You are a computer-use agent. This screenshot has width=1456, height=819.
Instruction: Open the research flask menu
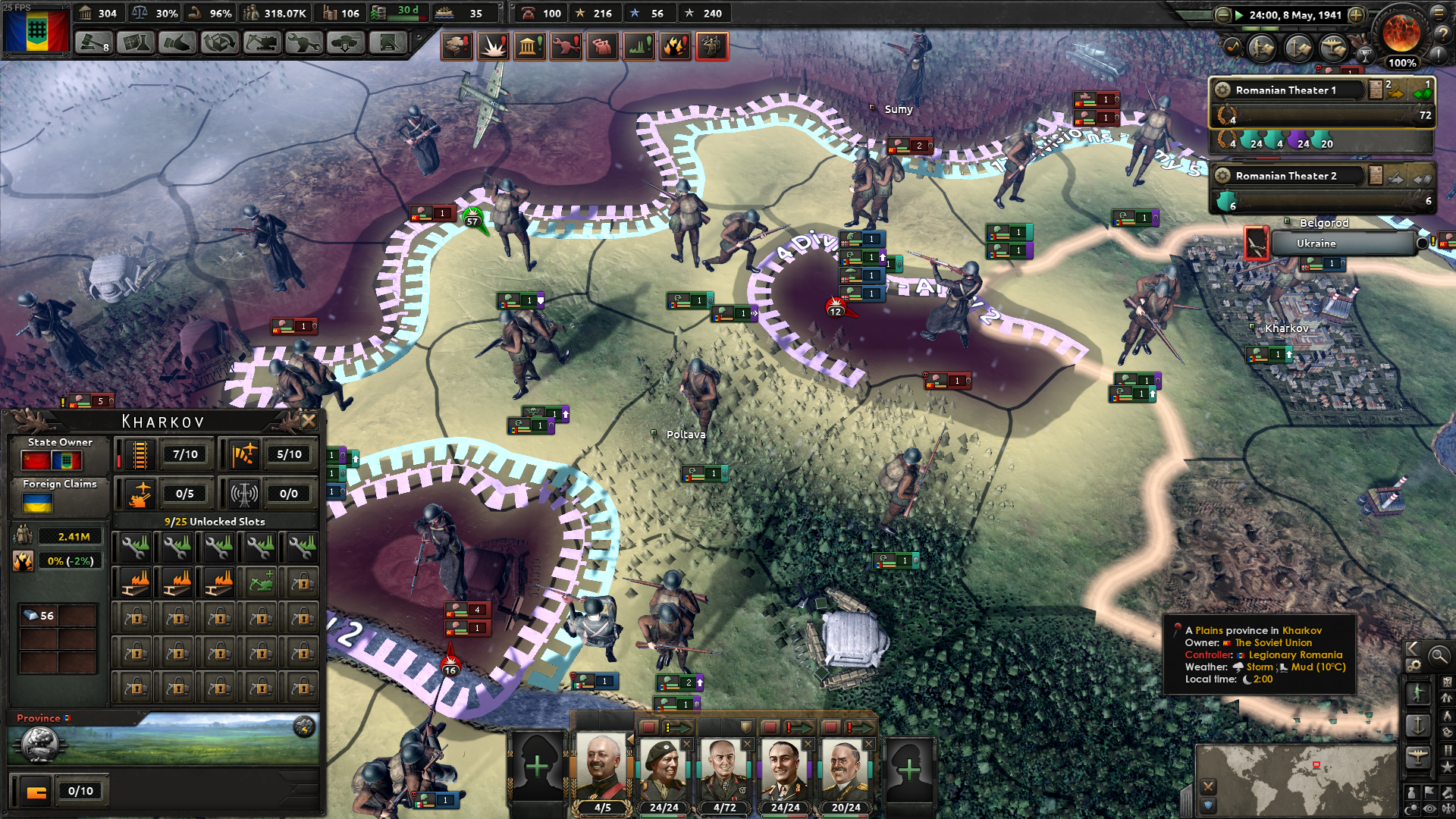(136, 43)
